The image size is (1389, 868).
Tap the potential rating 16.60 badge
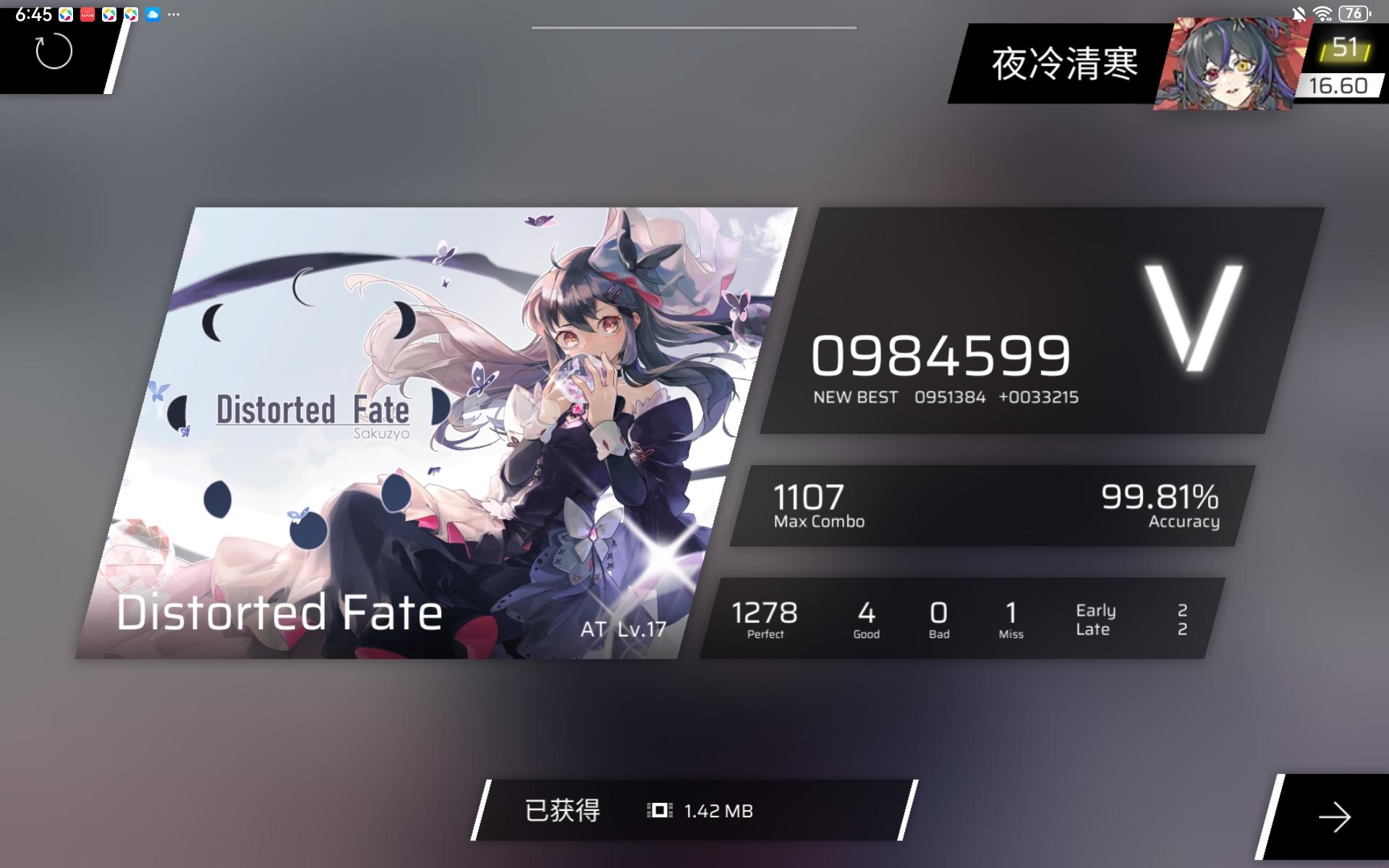tap(1338, 85)
